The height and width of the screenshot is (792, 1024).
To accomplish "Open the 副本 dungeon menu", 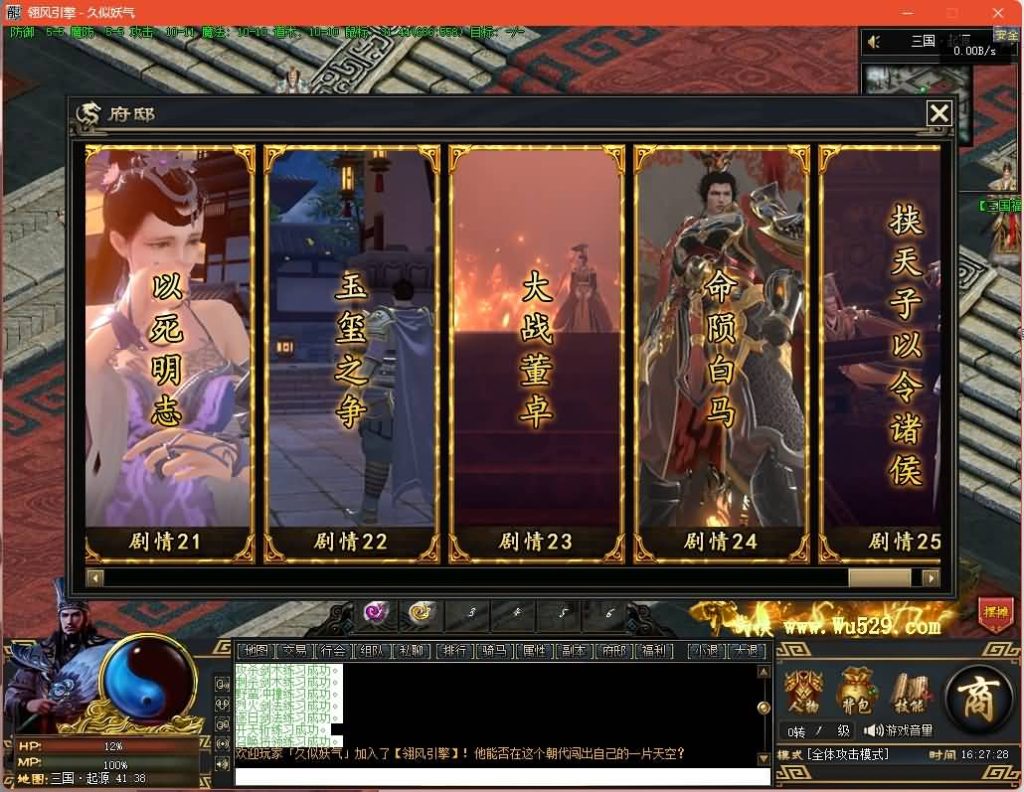I will pos(573,651).
